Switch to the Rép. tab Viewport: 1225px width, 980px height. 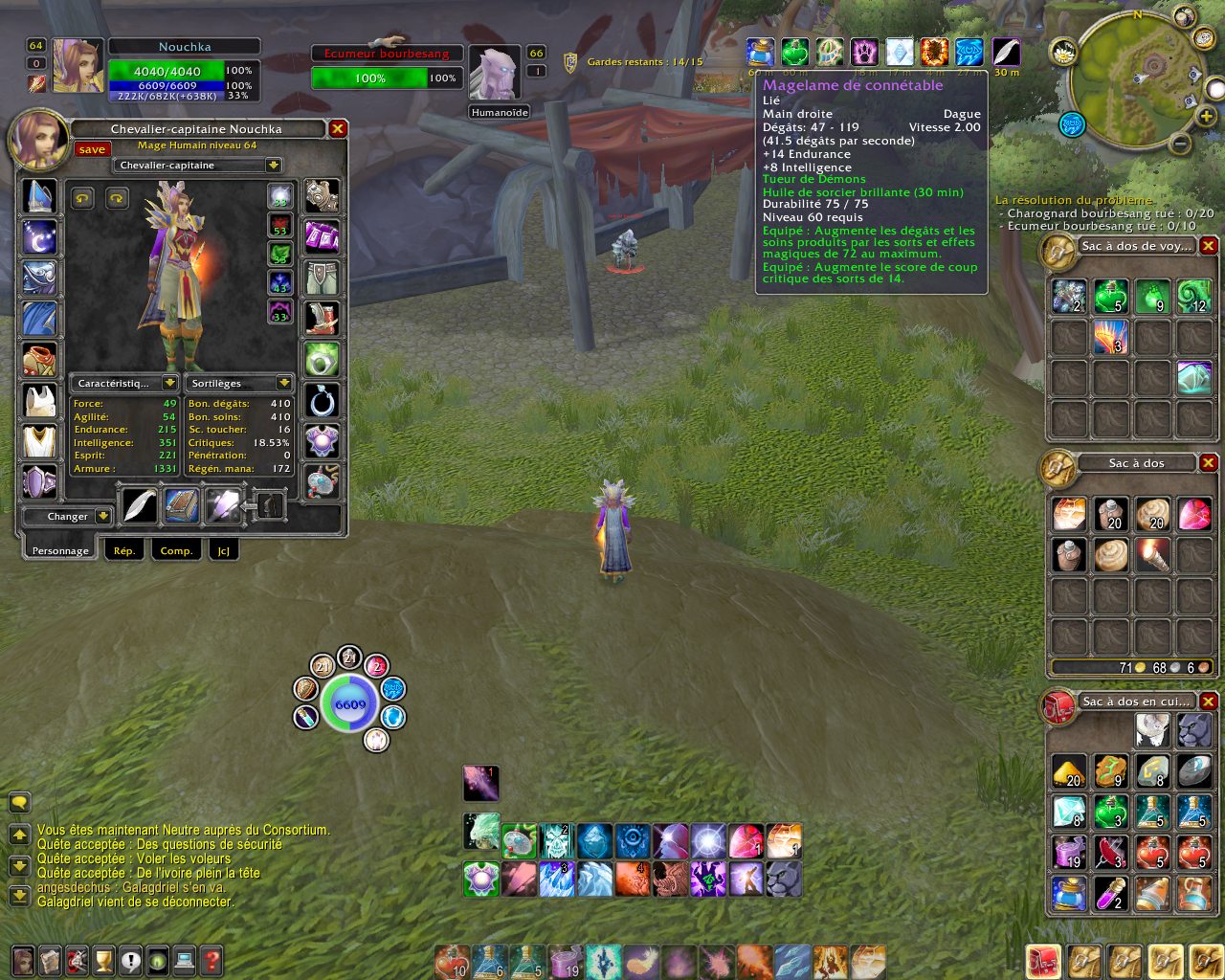point(124,550)
